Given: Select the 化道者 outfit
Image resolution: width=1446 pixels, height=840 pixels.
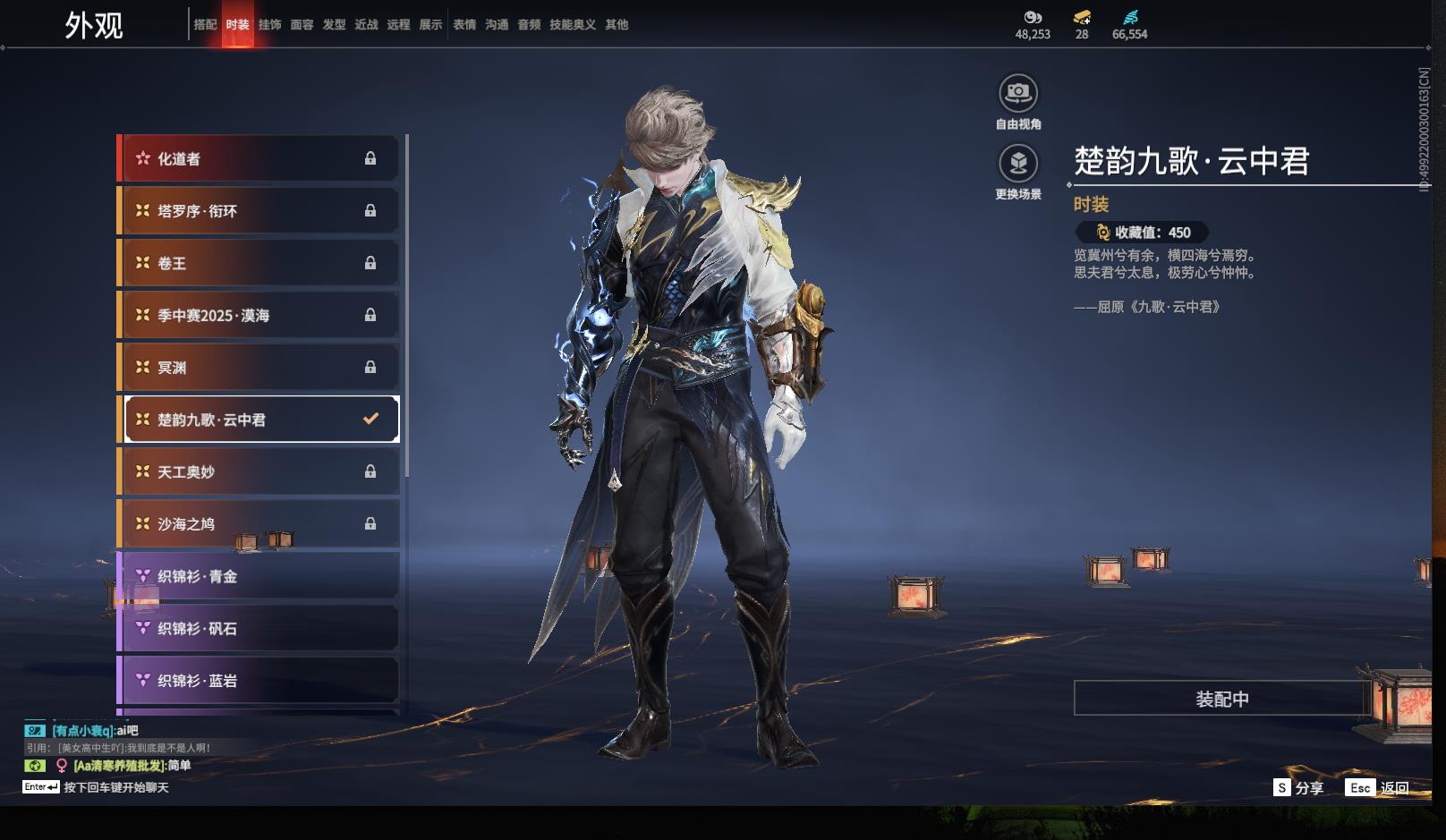Looking at the screenshot, I should coord(259,158).
